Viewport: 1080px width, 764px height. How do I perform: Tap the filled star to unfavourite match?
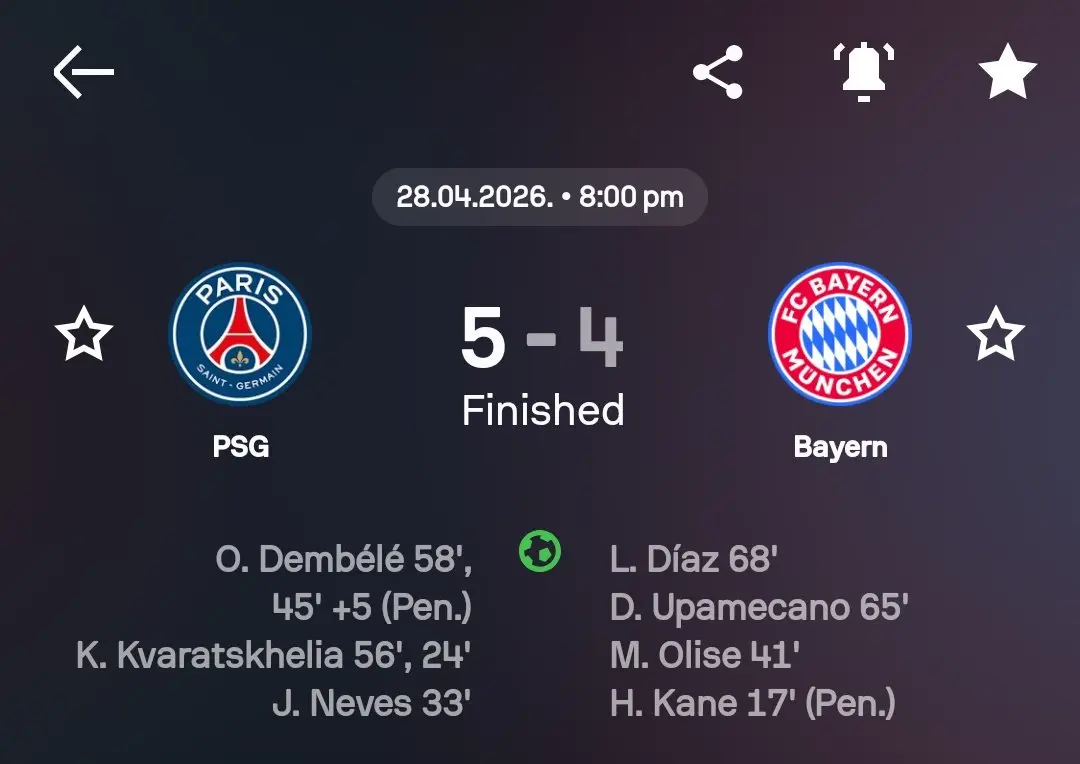click(x=1007, y=72)
